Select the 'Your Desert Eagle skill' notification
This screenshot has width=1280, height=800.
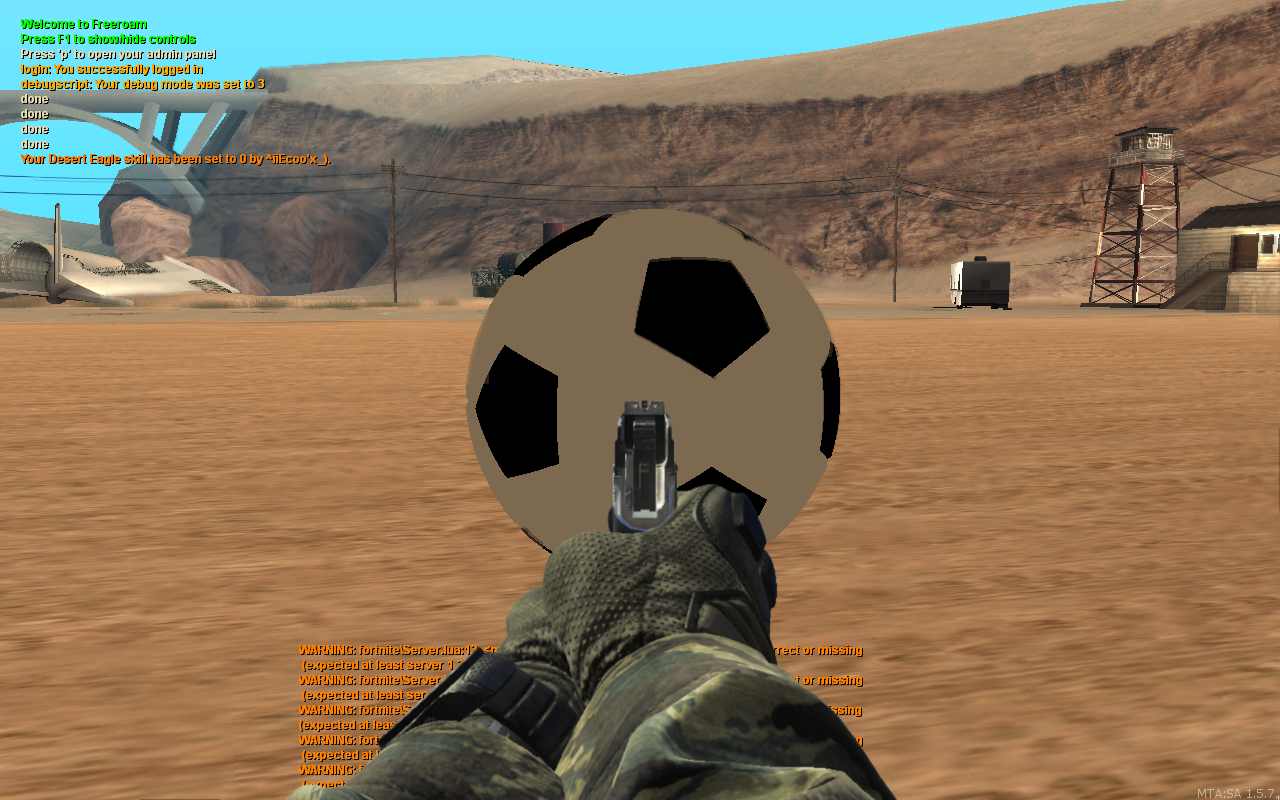pos(175,159)
